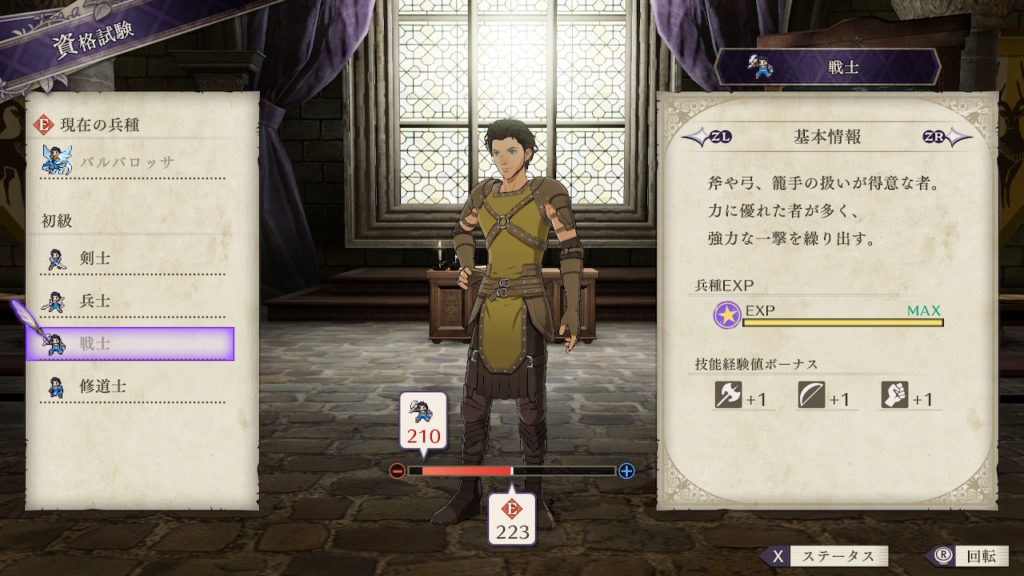Viewport: 1024px width, 576px height.
Task: Switch to previous info page with left arrow
Action: tap(702, 137)
